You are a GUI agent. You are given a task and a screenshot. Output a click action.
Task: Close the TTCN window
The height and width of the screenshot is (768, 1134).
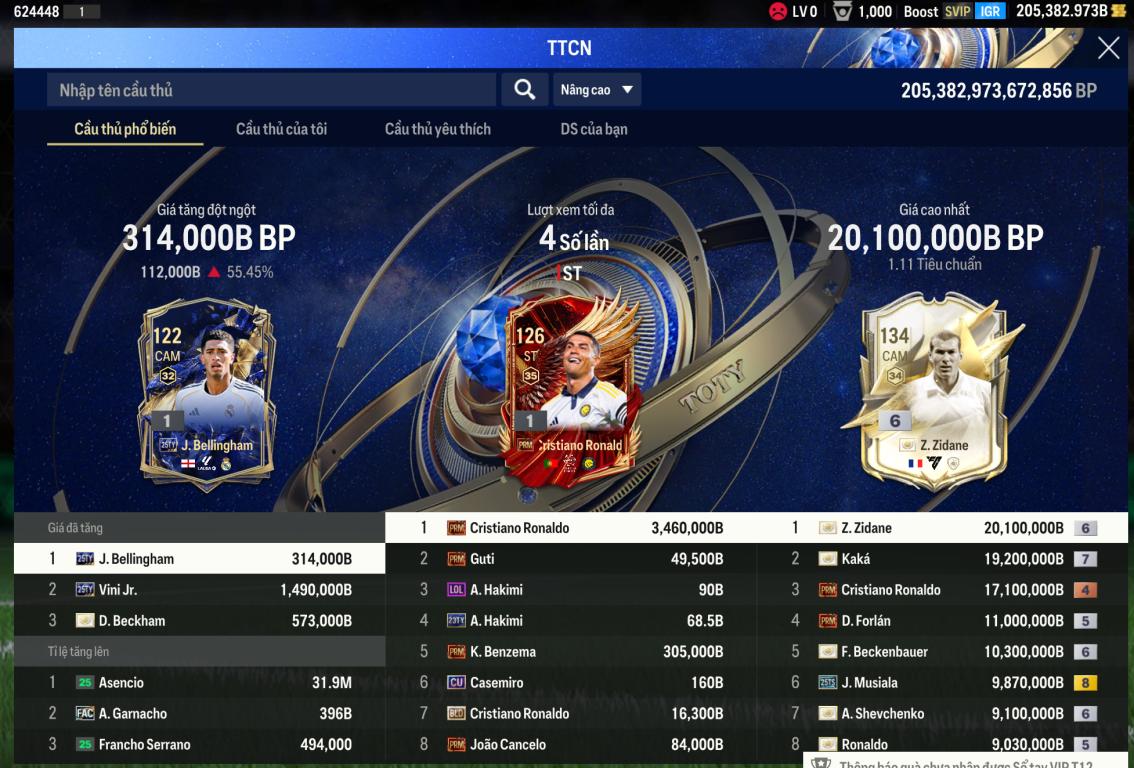pos(1108,48)
